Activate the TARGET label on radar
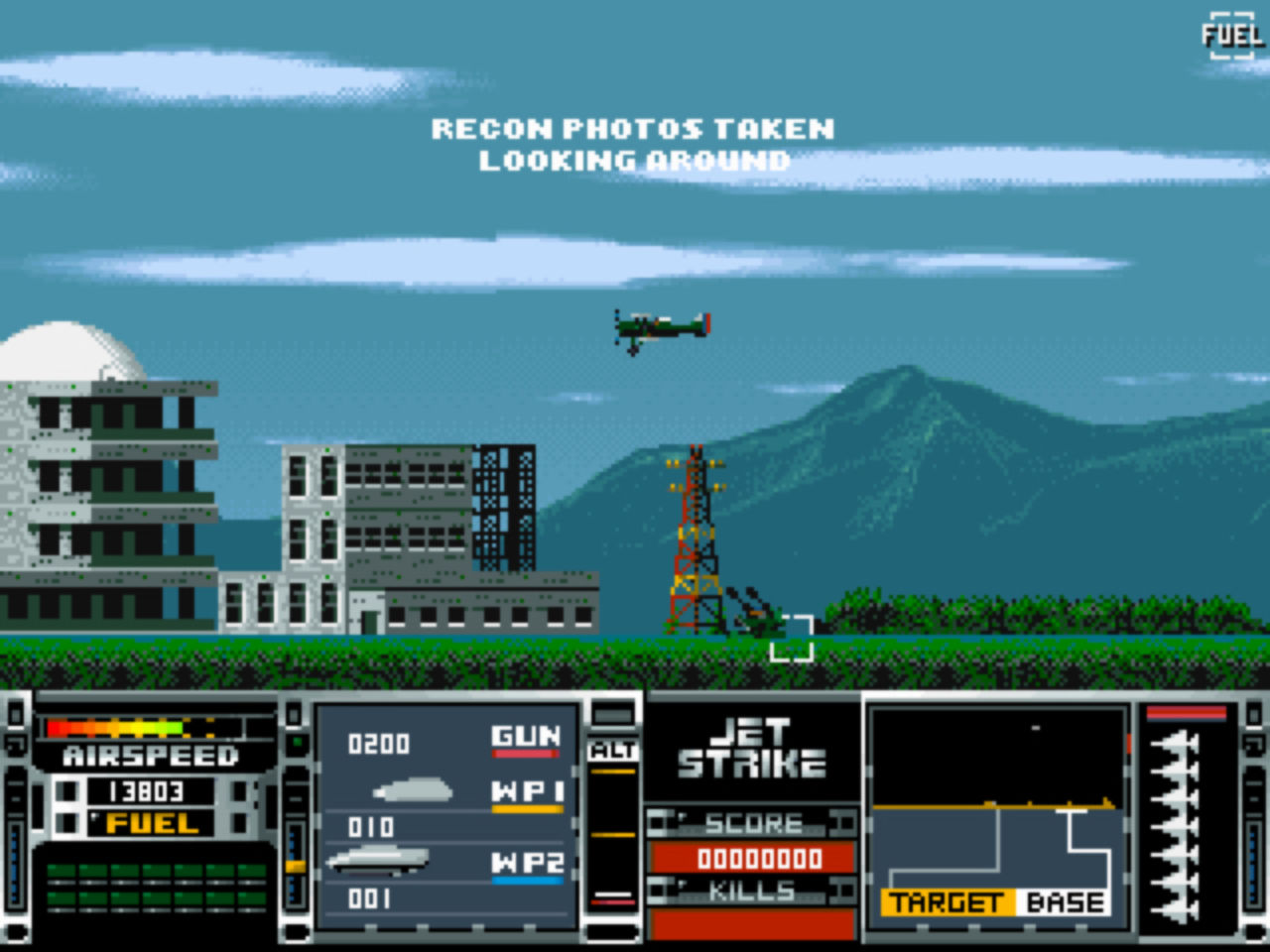This screenshot has width=1270, height=952. [x=946, y=902]
